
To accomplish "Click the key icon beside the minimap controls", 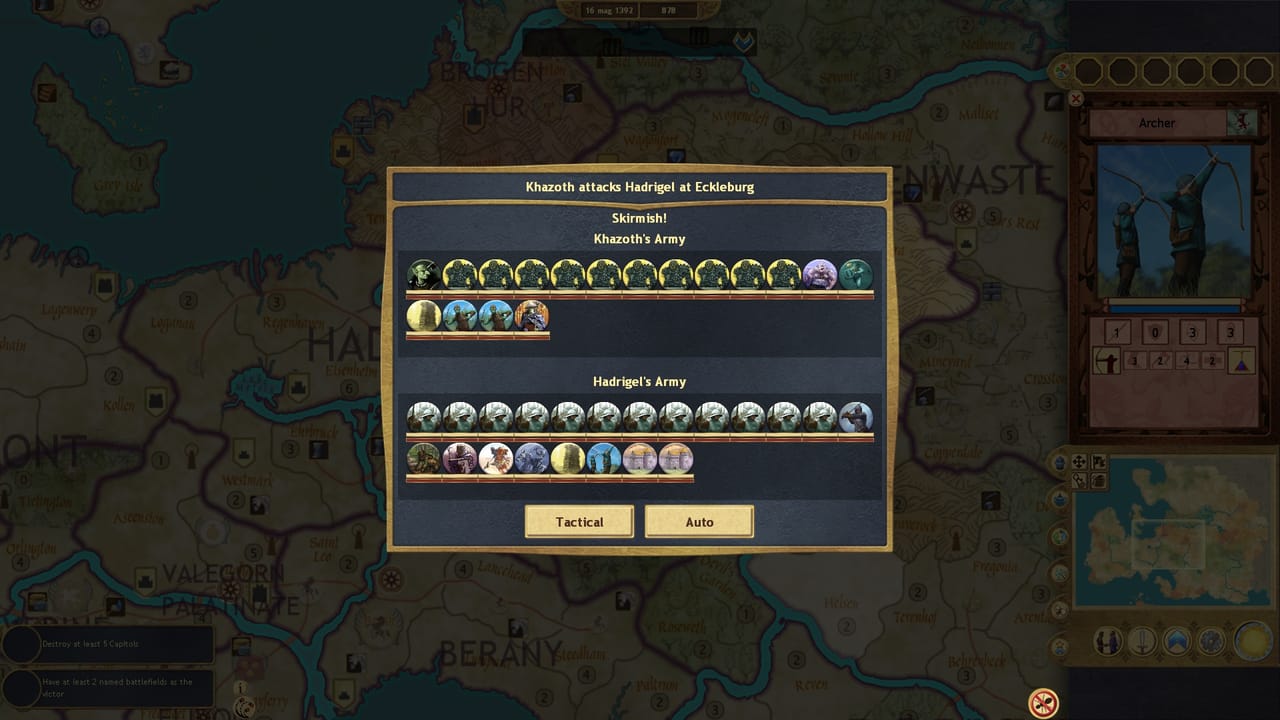I will (x=1080, y=481).
